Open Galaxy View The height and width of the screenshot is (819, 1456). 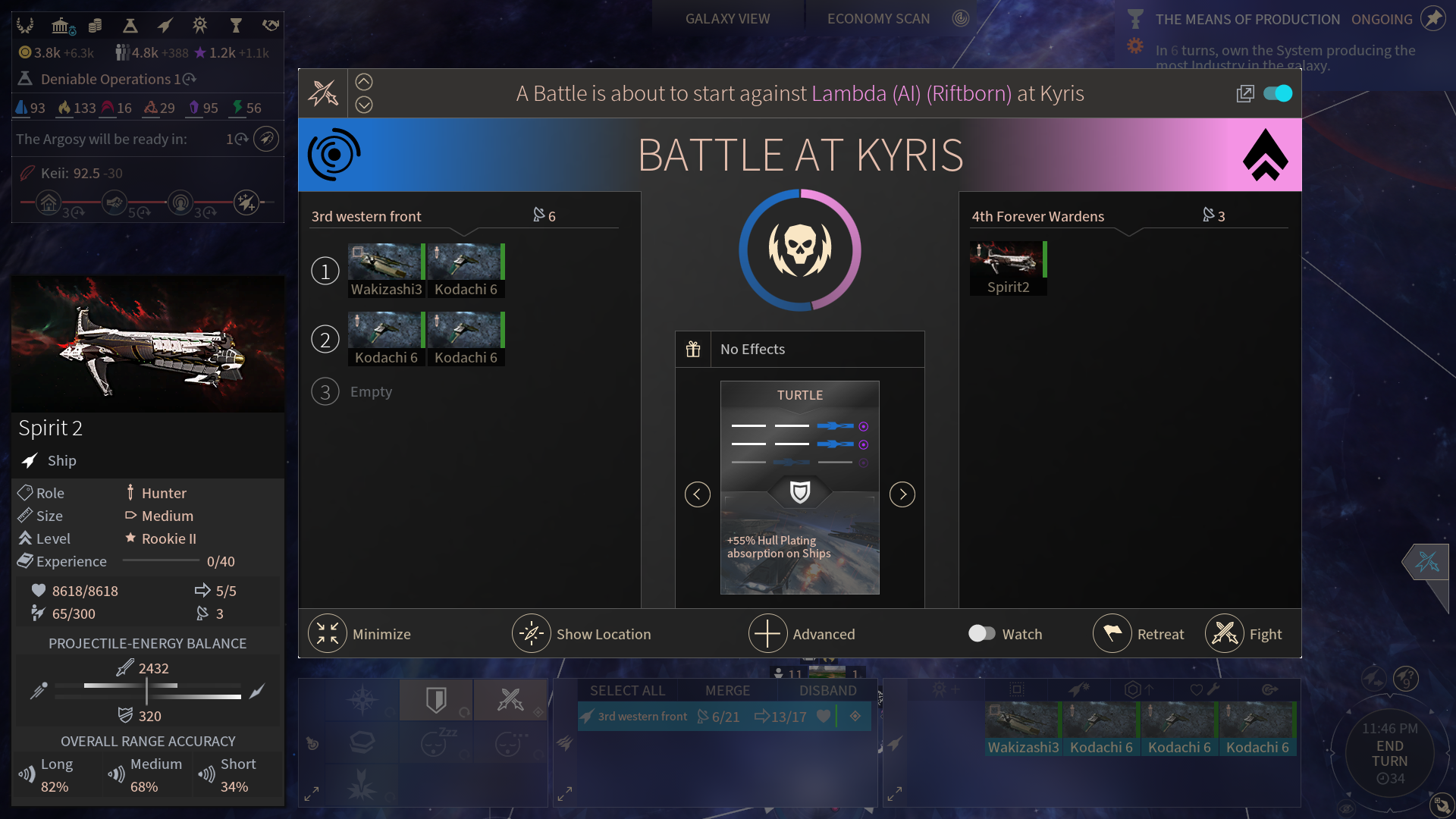[x=727, y=19]
